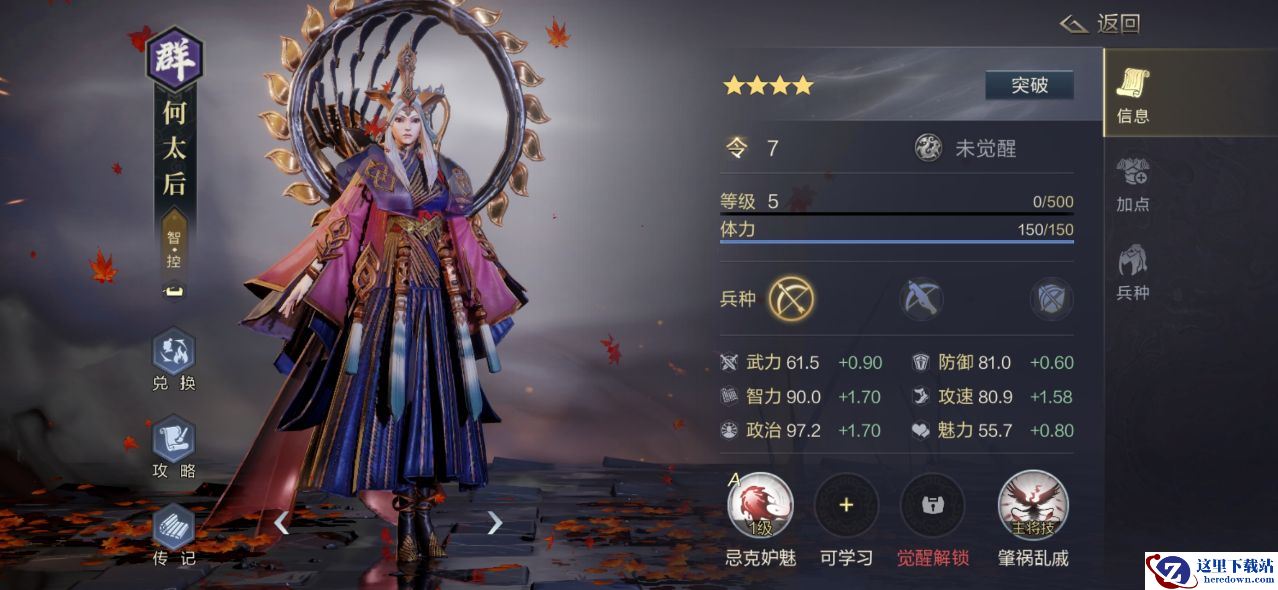This screenshot has height=590, width=1278.
Task: View the 攻略 strategy guide
Action: pyautogui.click(x=174, y=448)
